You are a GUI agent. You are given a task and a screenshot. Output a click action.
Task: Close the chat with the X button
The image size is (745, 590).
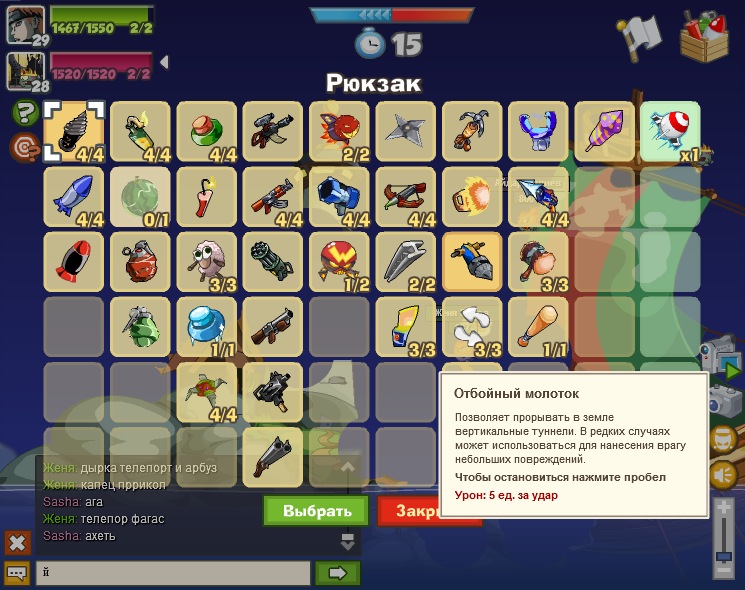pos(17,543)
